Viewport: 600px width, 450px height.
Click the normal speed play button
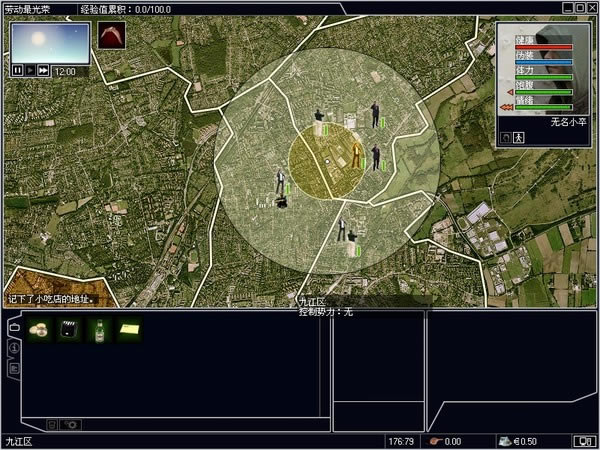click(x=30, y=71)
